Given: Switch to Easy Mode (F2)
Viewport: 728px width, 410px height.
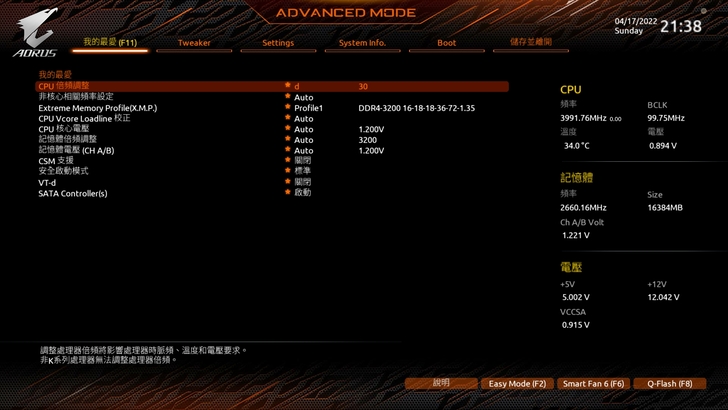Looking at the screenshot, I should click(517, 383).
